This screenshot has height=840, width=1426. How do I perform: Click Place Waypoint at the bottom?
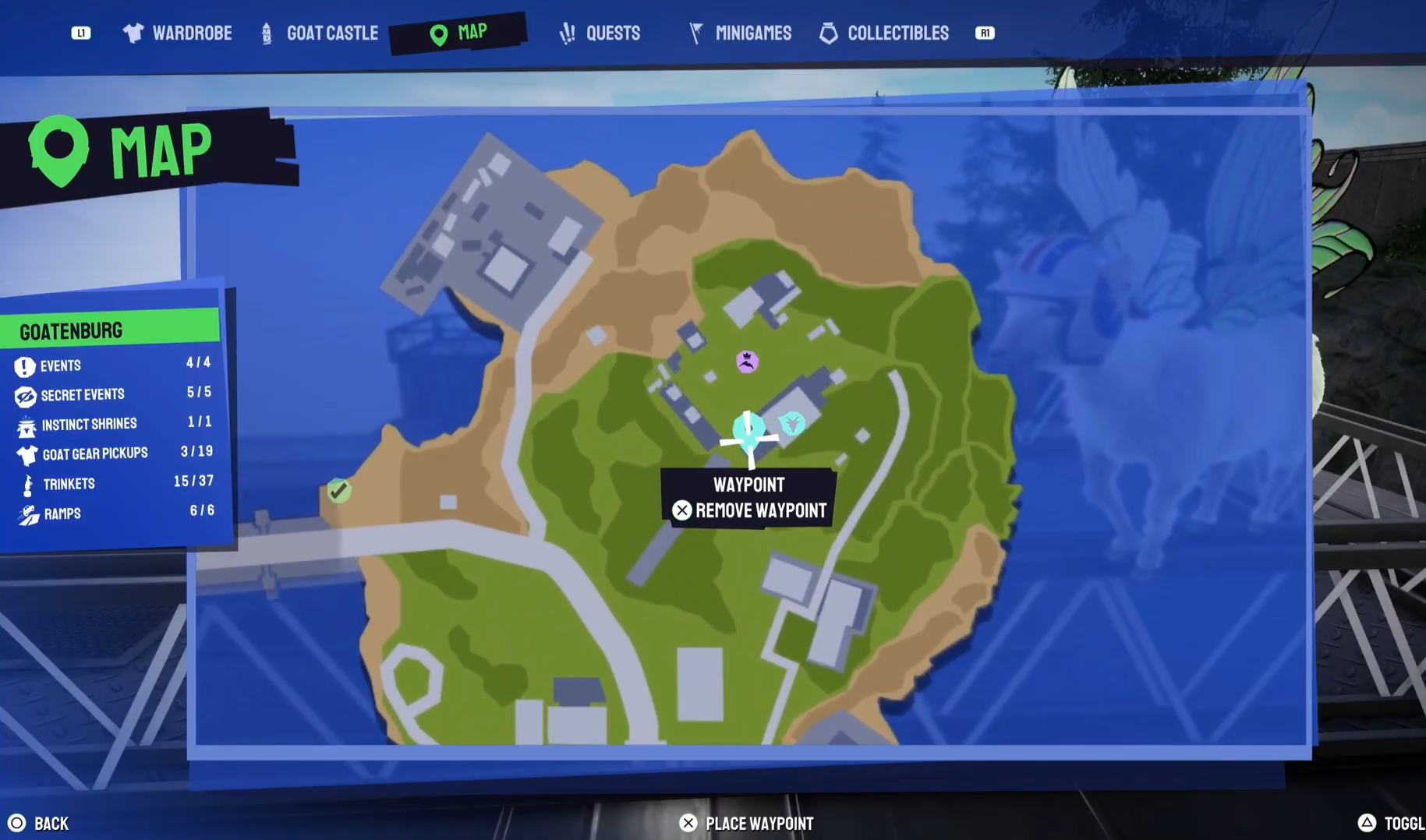pyautogui.click(x=746, y=823)
